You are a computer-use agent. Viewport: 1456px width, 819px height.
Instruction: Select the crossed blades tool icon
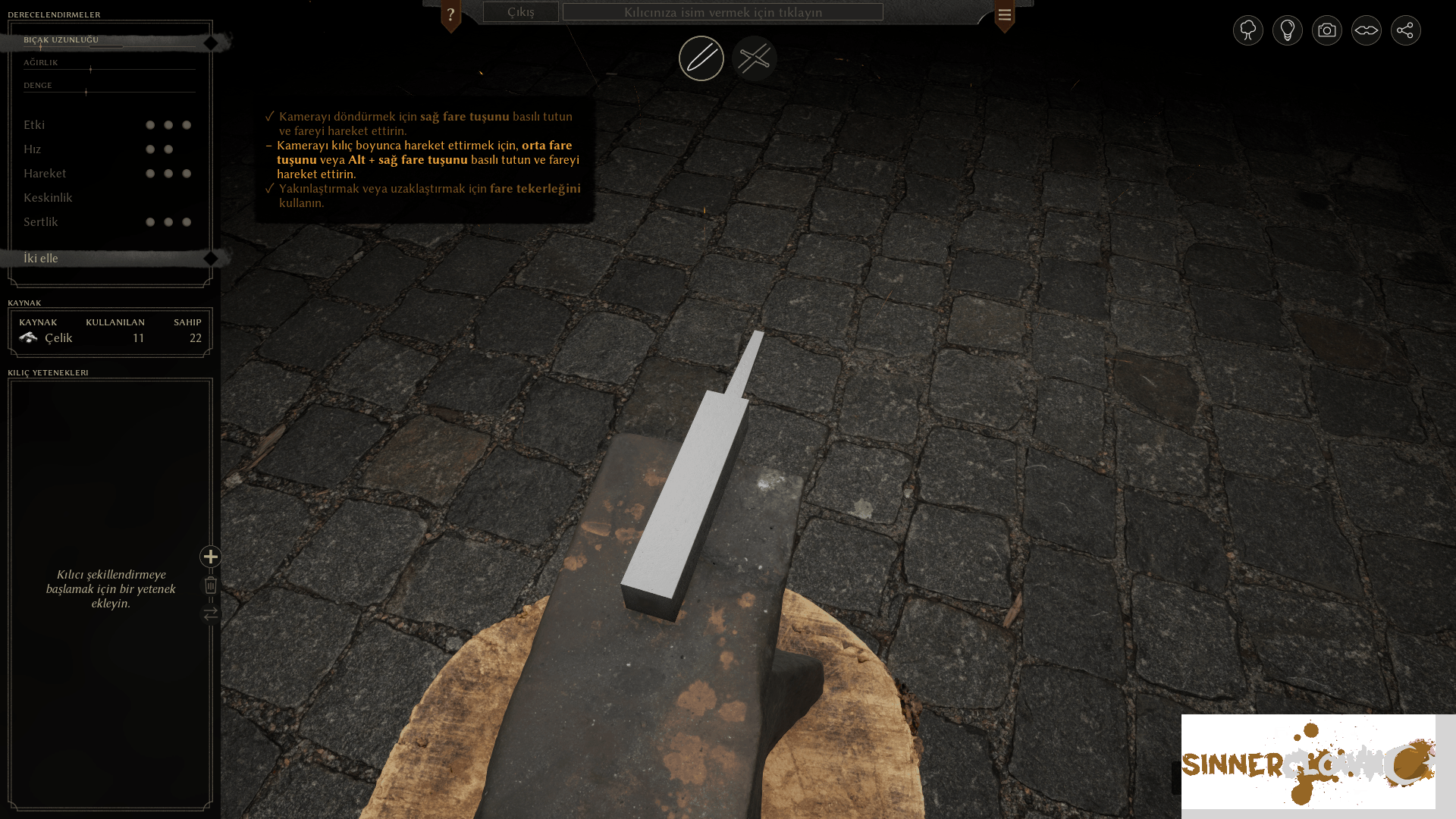point(755,58)
